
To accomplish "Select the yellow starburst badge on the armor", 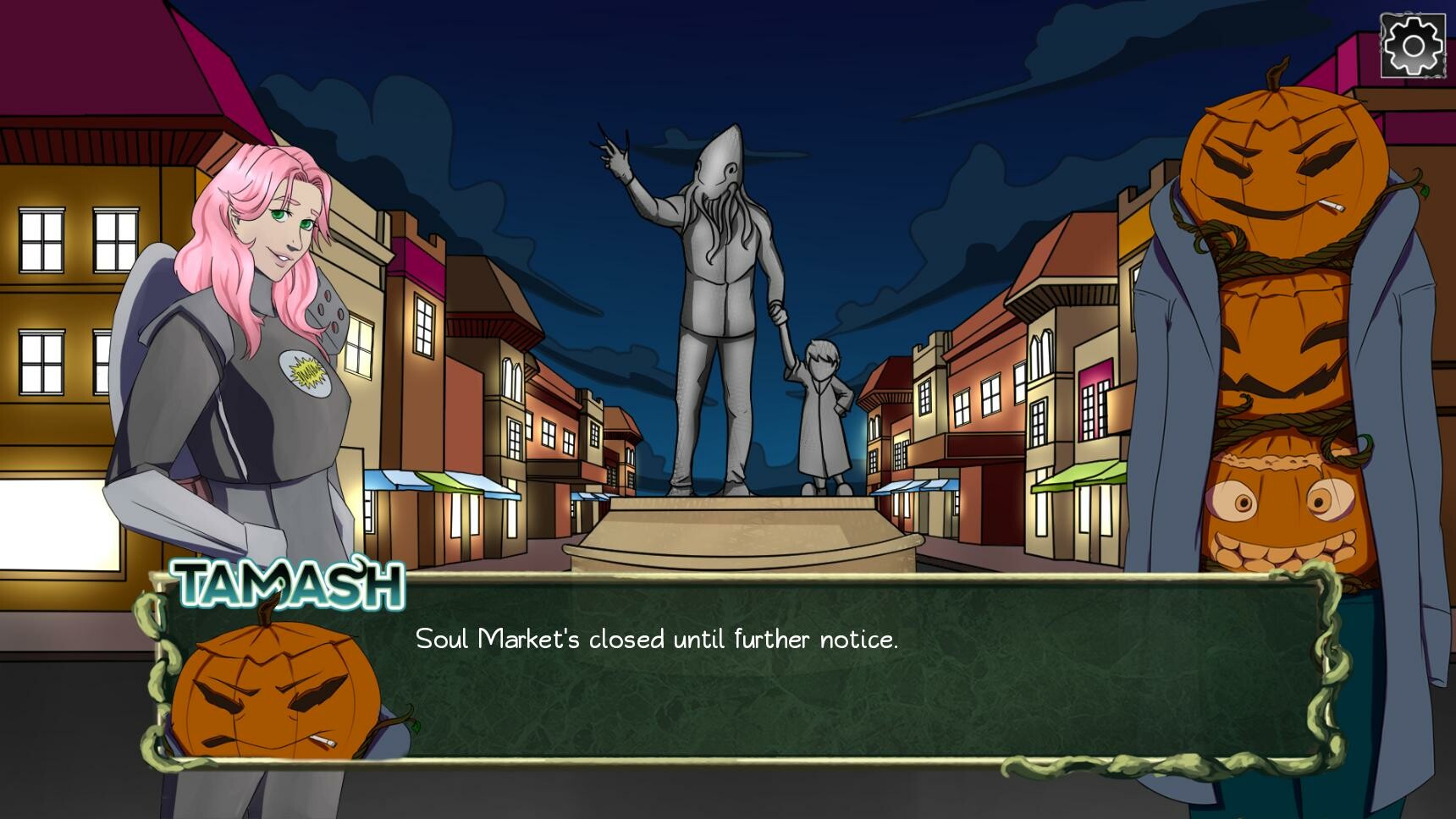I will (x=309, y=372).
